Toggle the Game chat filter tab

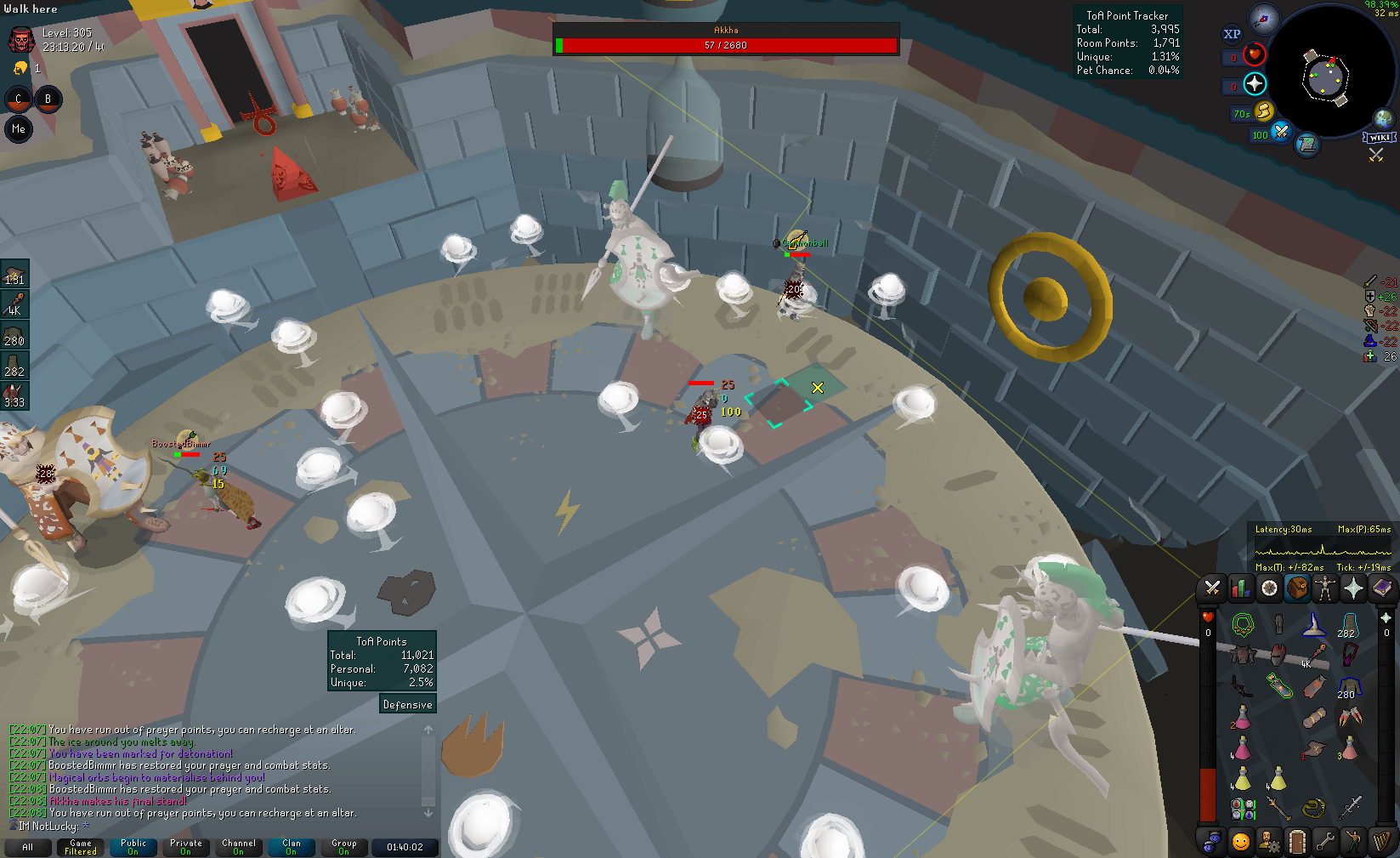click(81, 847)
